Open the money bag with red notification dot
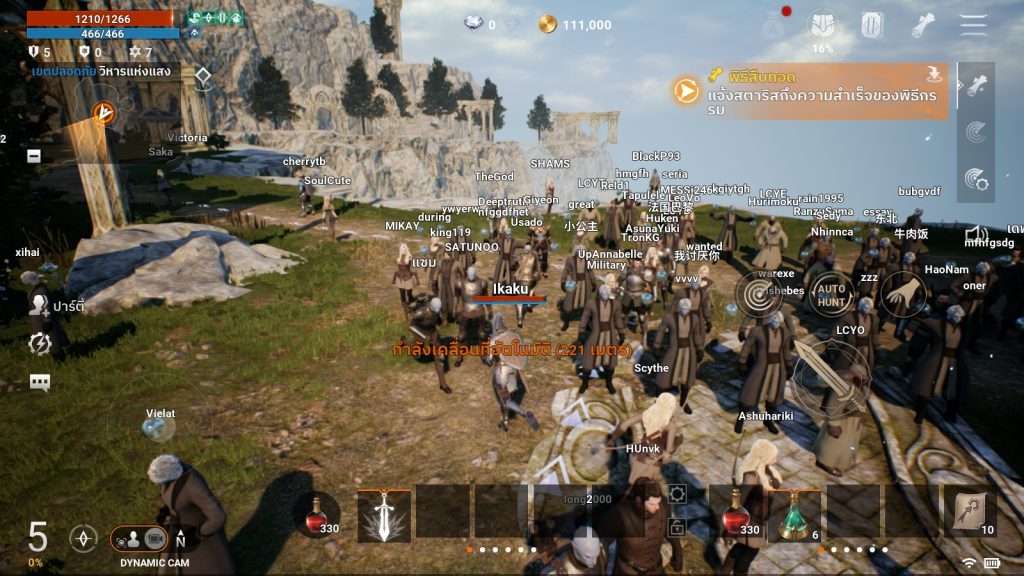 773,26
